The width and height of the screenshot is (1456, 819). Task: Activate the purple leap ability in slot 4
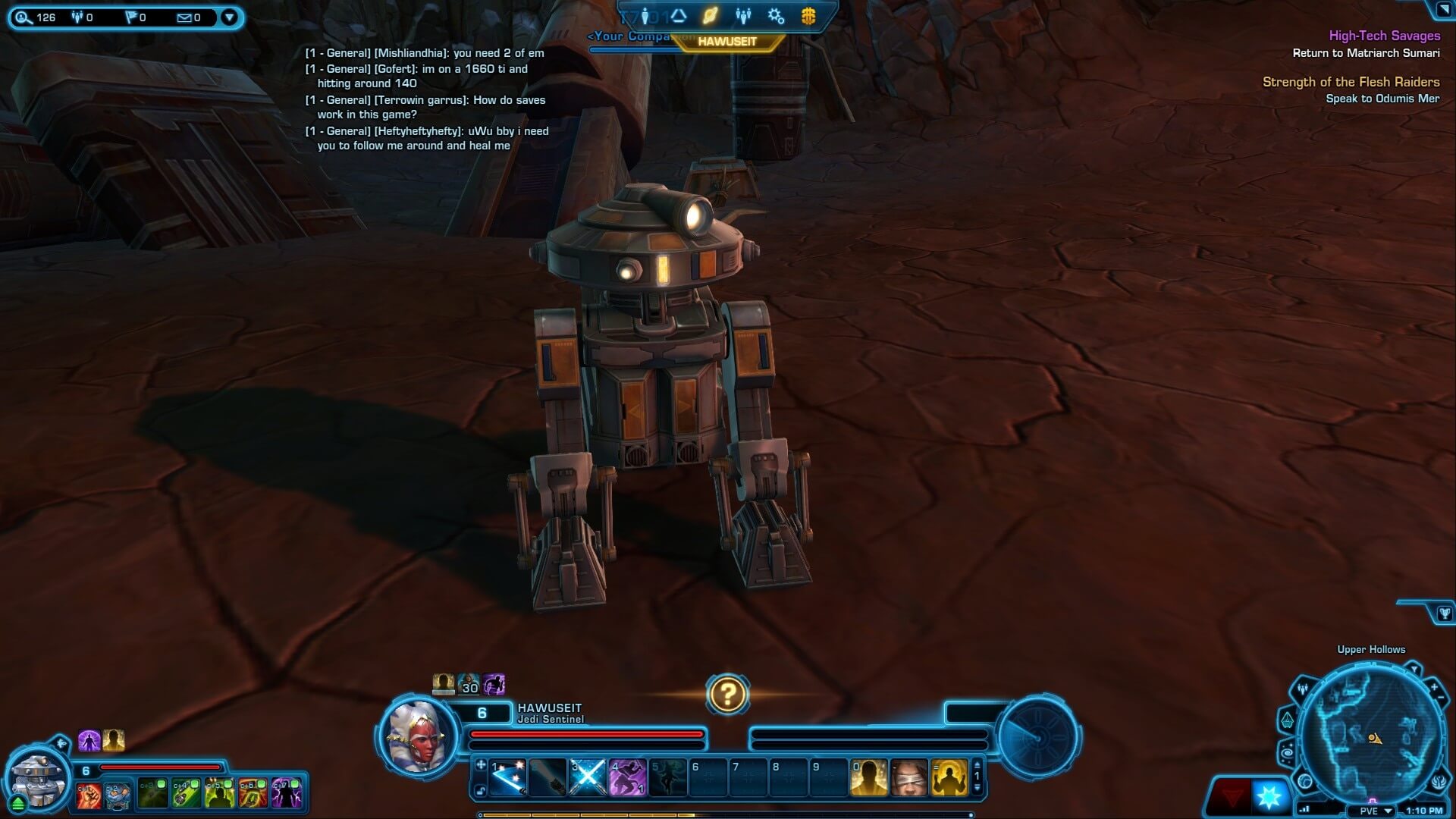pos(628,777)
